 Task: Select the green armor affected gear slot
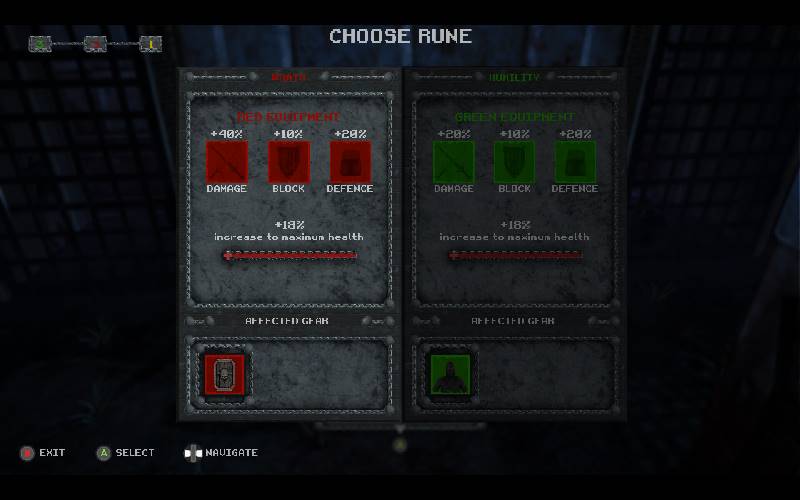[x=447, y=373]
